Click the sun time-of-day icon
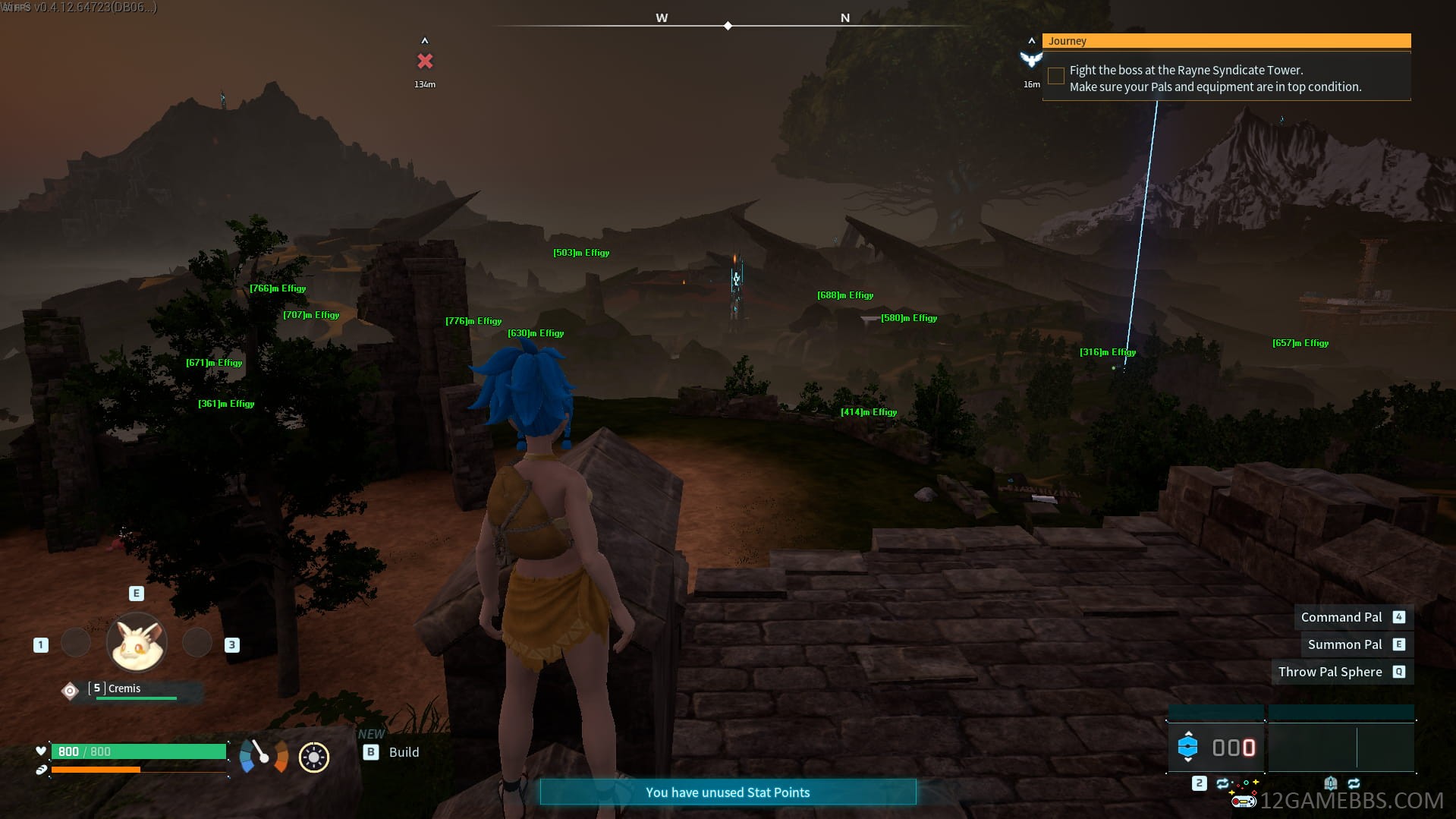Viewport: 1456px width, 819px height. [314, 757]
